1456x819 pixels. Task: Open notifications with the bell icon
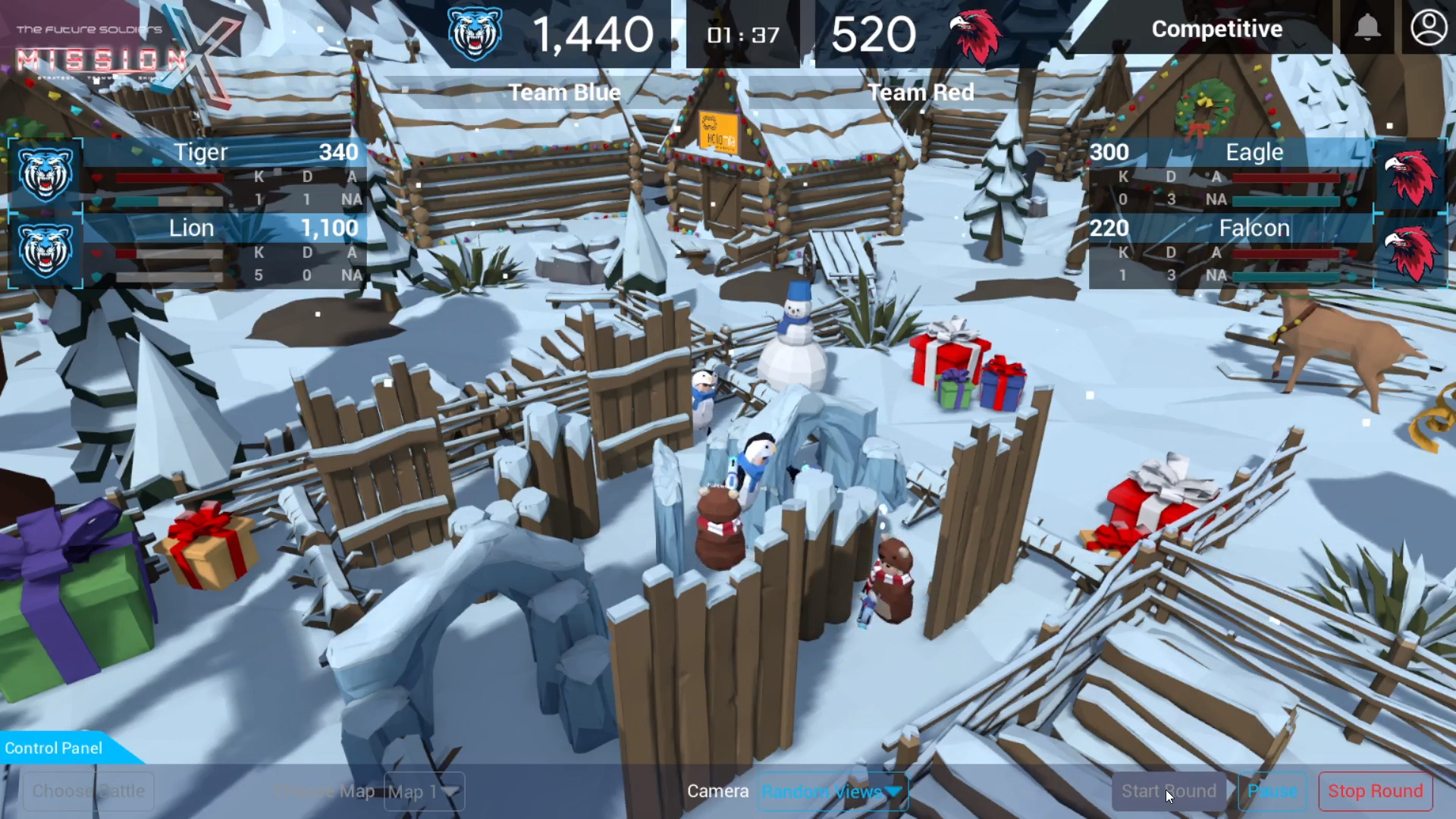[1367, 28]
